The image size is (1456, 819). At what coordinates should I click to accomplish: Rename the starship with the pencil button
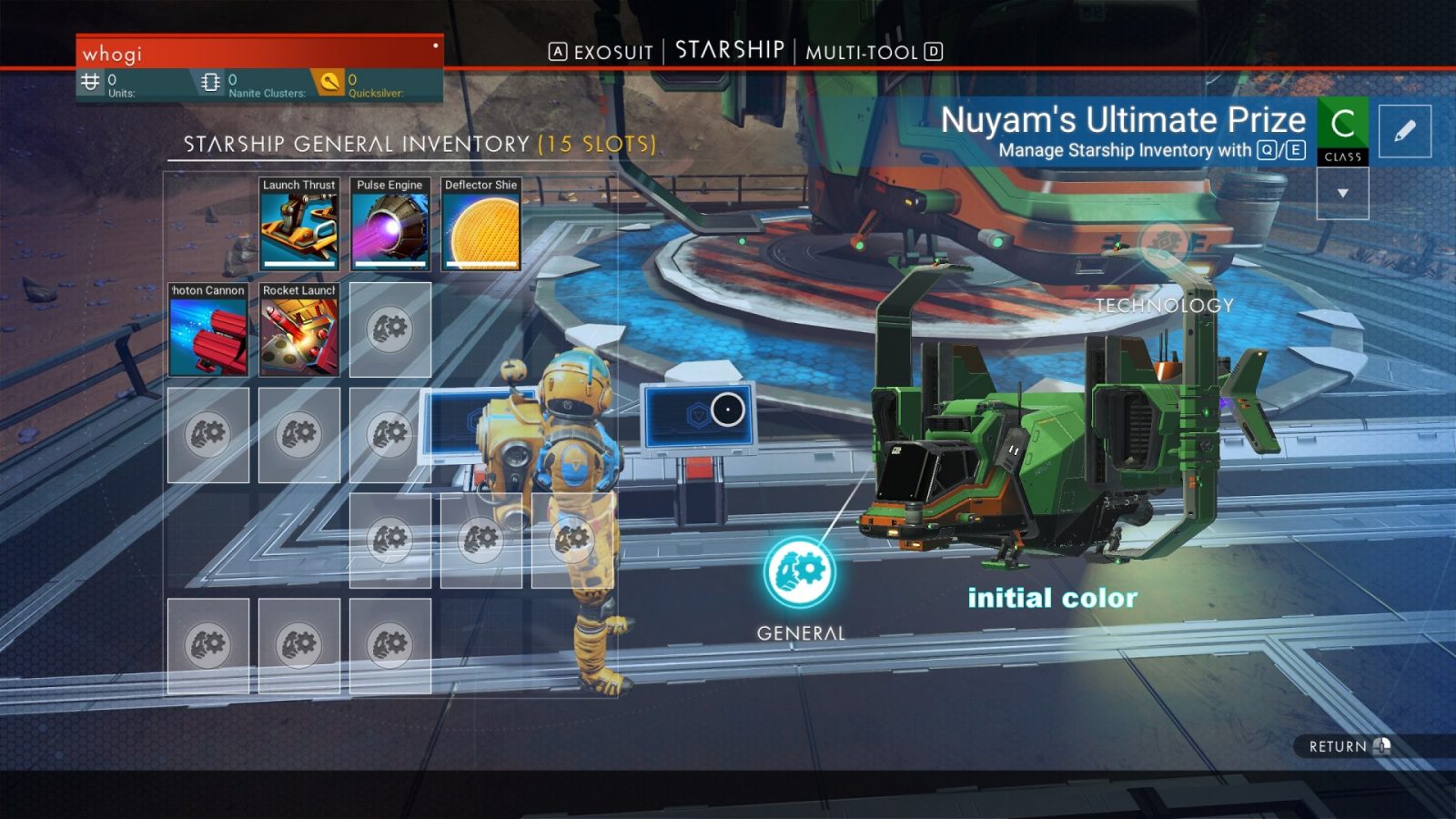pos(1404,131)
